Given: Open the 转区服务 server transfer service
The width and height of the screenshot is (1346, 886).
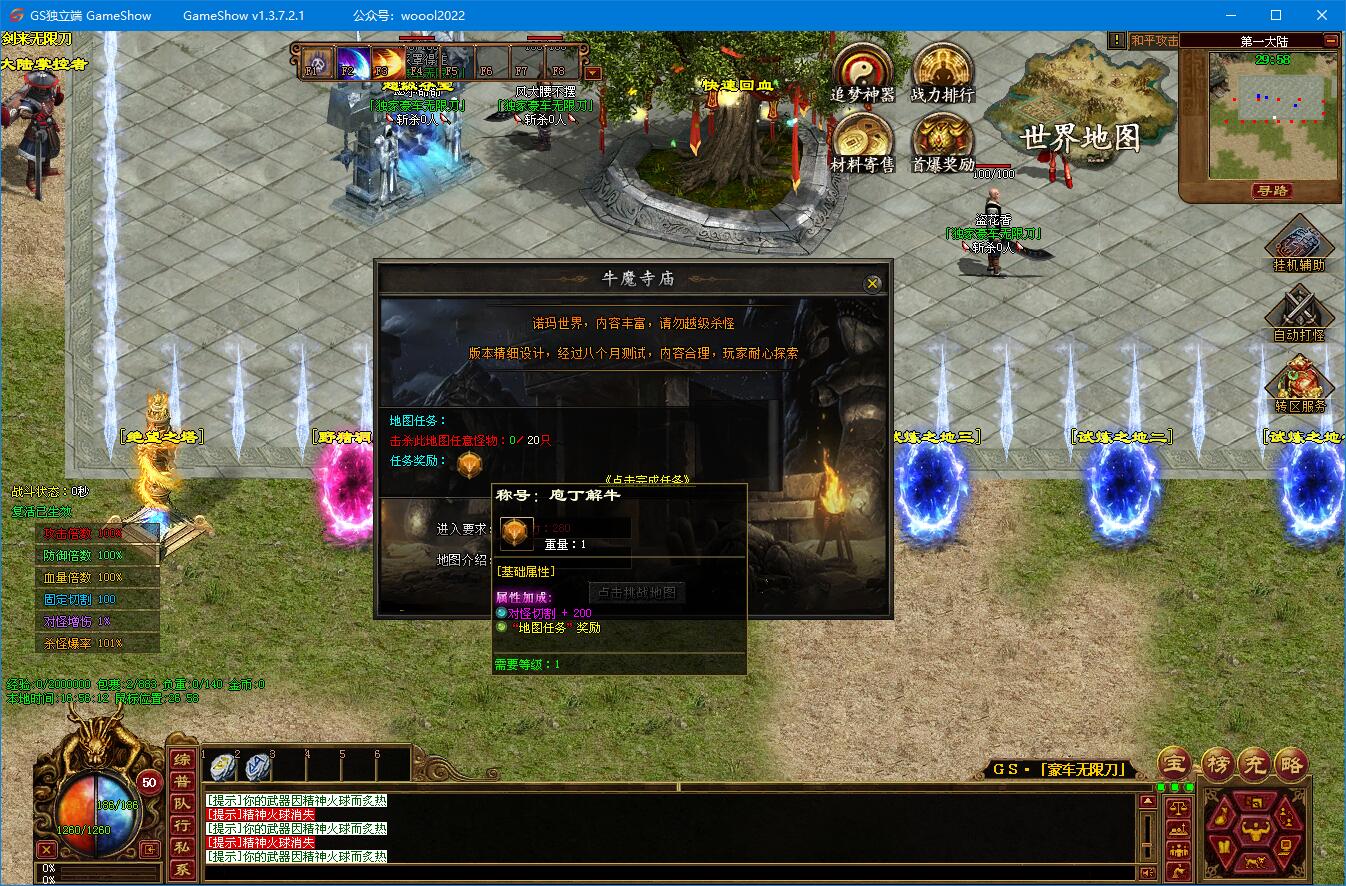Looking at the screenshot, I should pos(1298,384).
